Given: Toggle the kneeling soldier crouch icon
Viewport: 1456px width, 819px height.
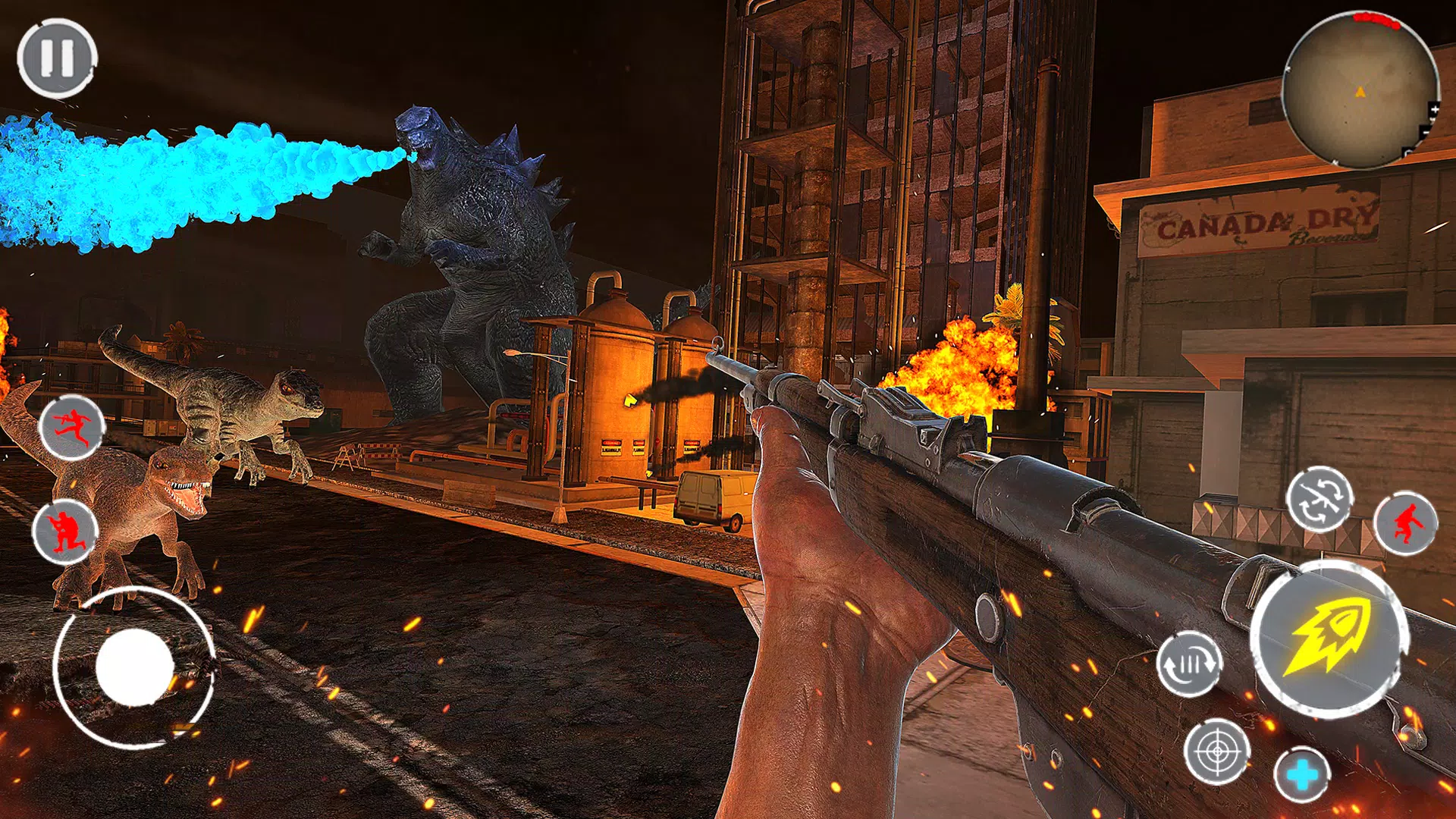Looking at the screenshot, I should (x=64, y=531).
